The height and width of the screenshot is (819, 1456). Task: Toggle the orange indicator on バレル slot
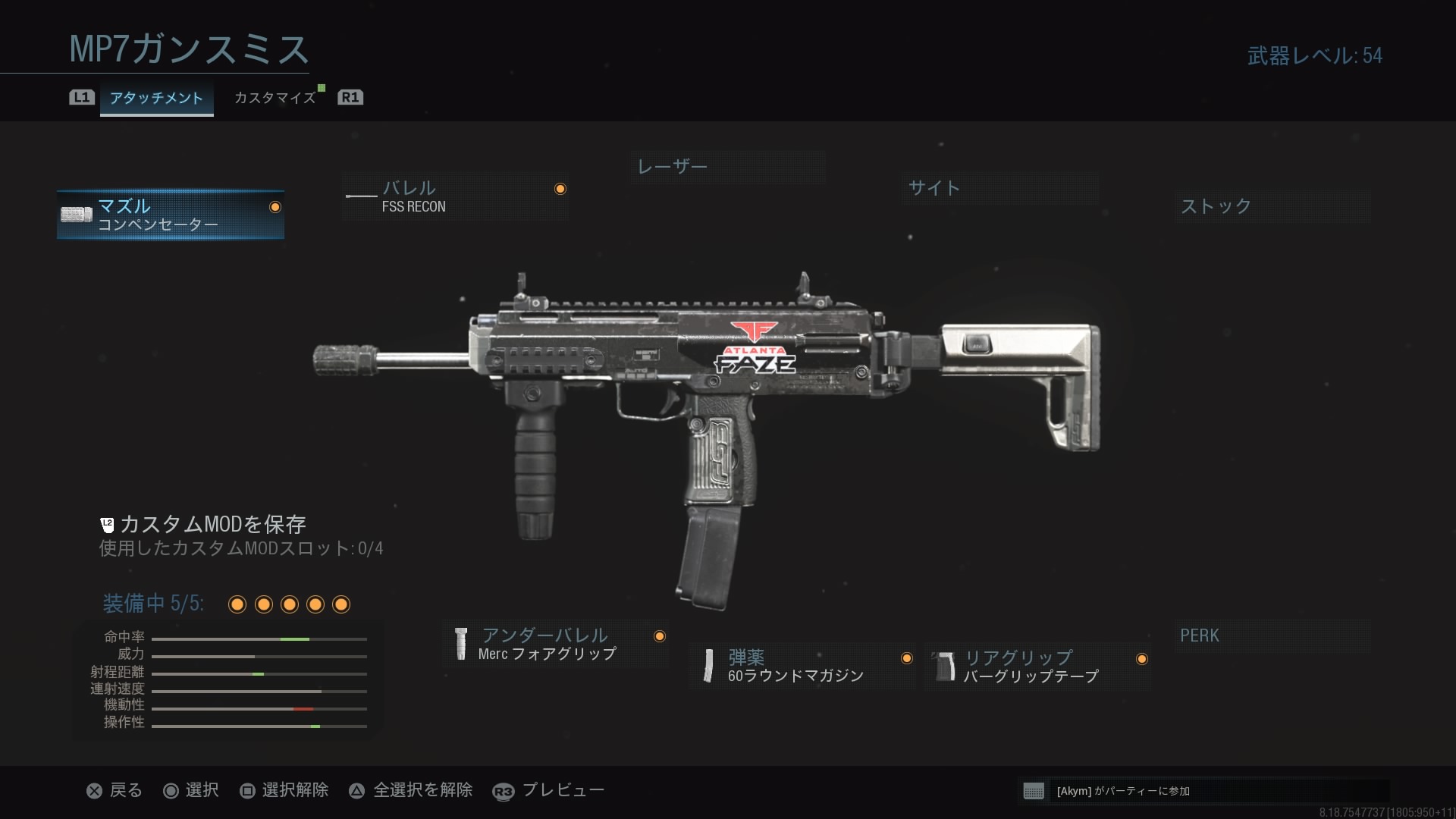pos(560,188)
